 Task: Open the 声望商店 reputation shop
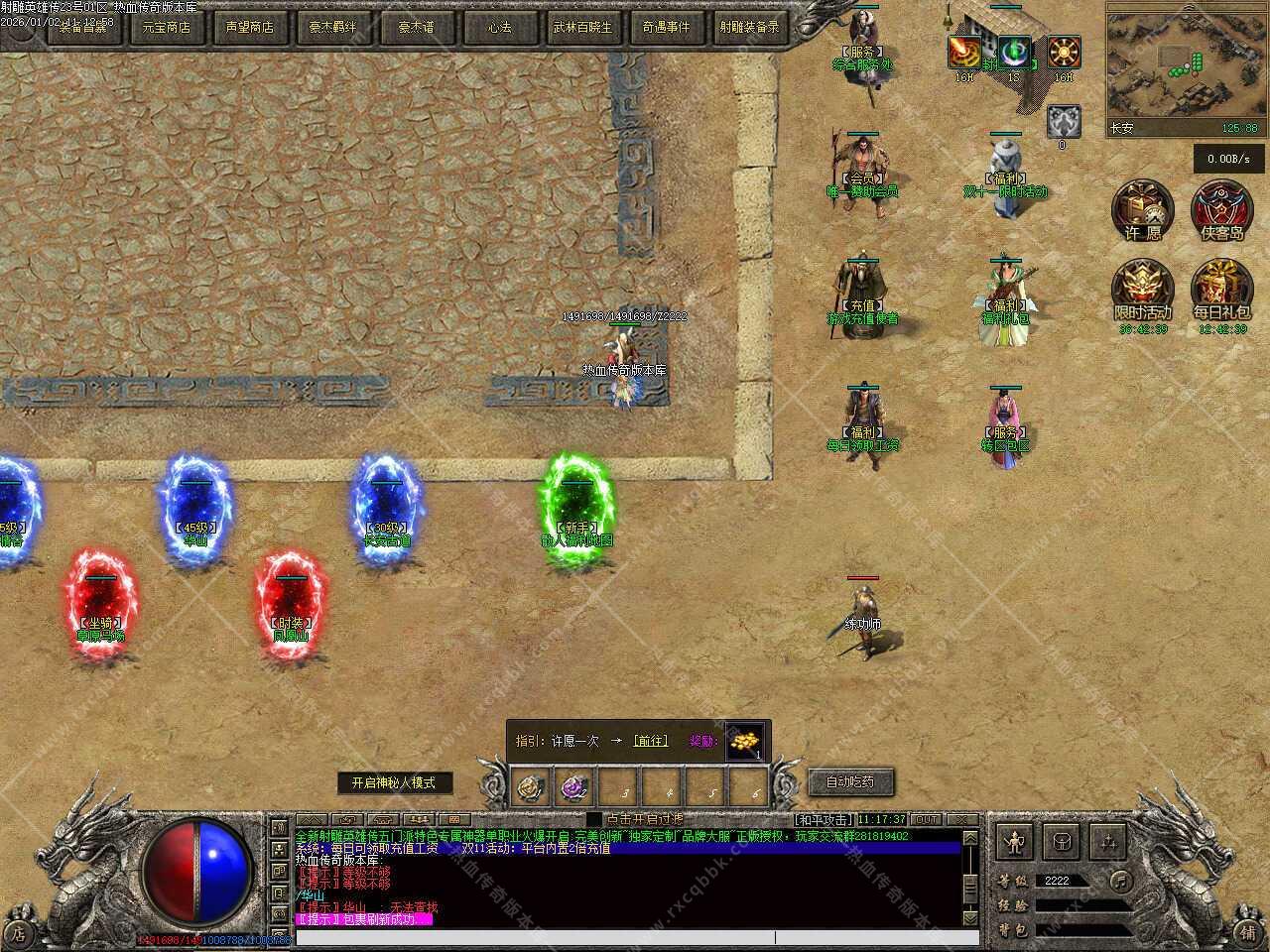click(249, 28)
